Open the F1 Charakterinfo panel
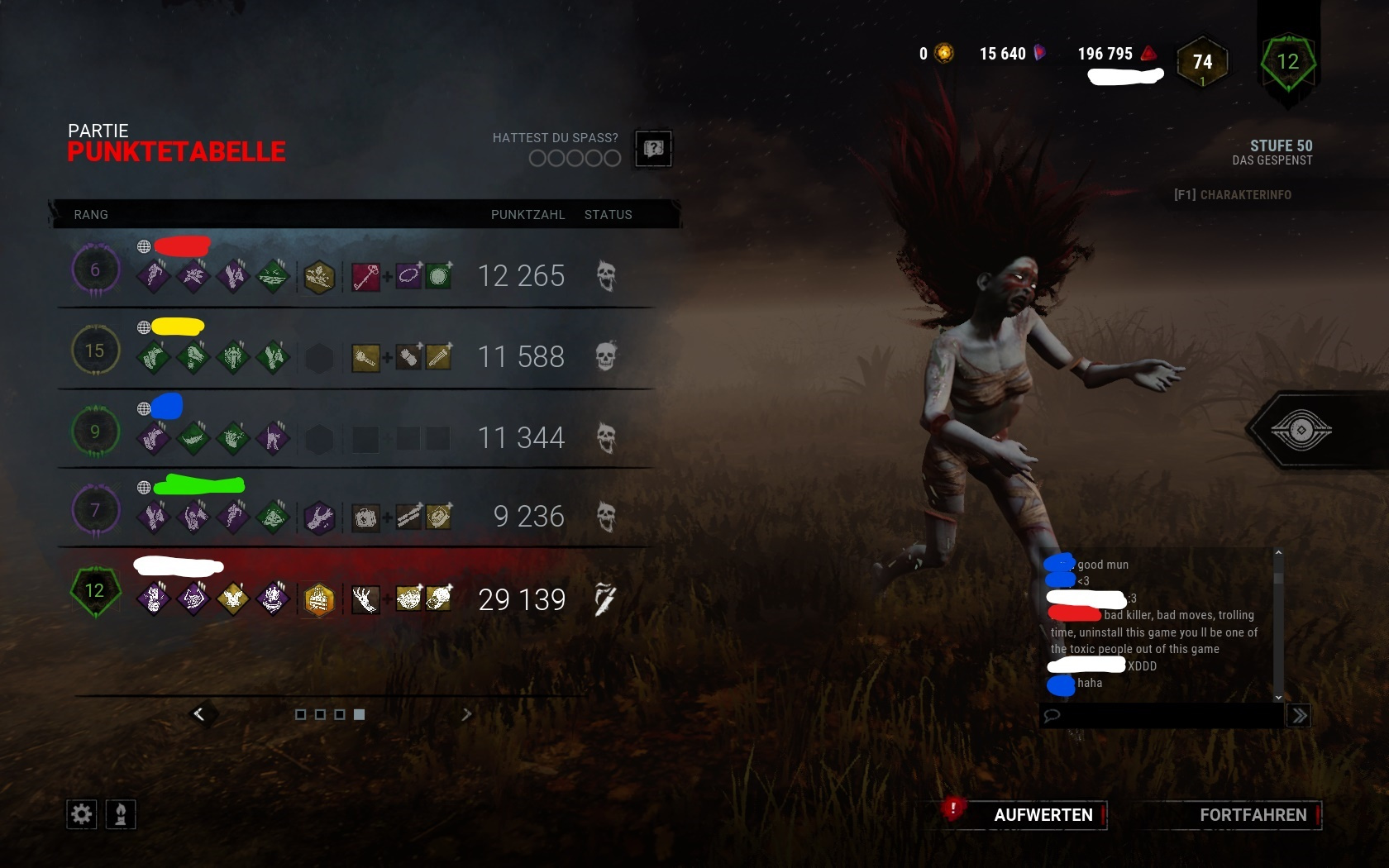This screenshot has height=868, width=1389. (1234, 195)
